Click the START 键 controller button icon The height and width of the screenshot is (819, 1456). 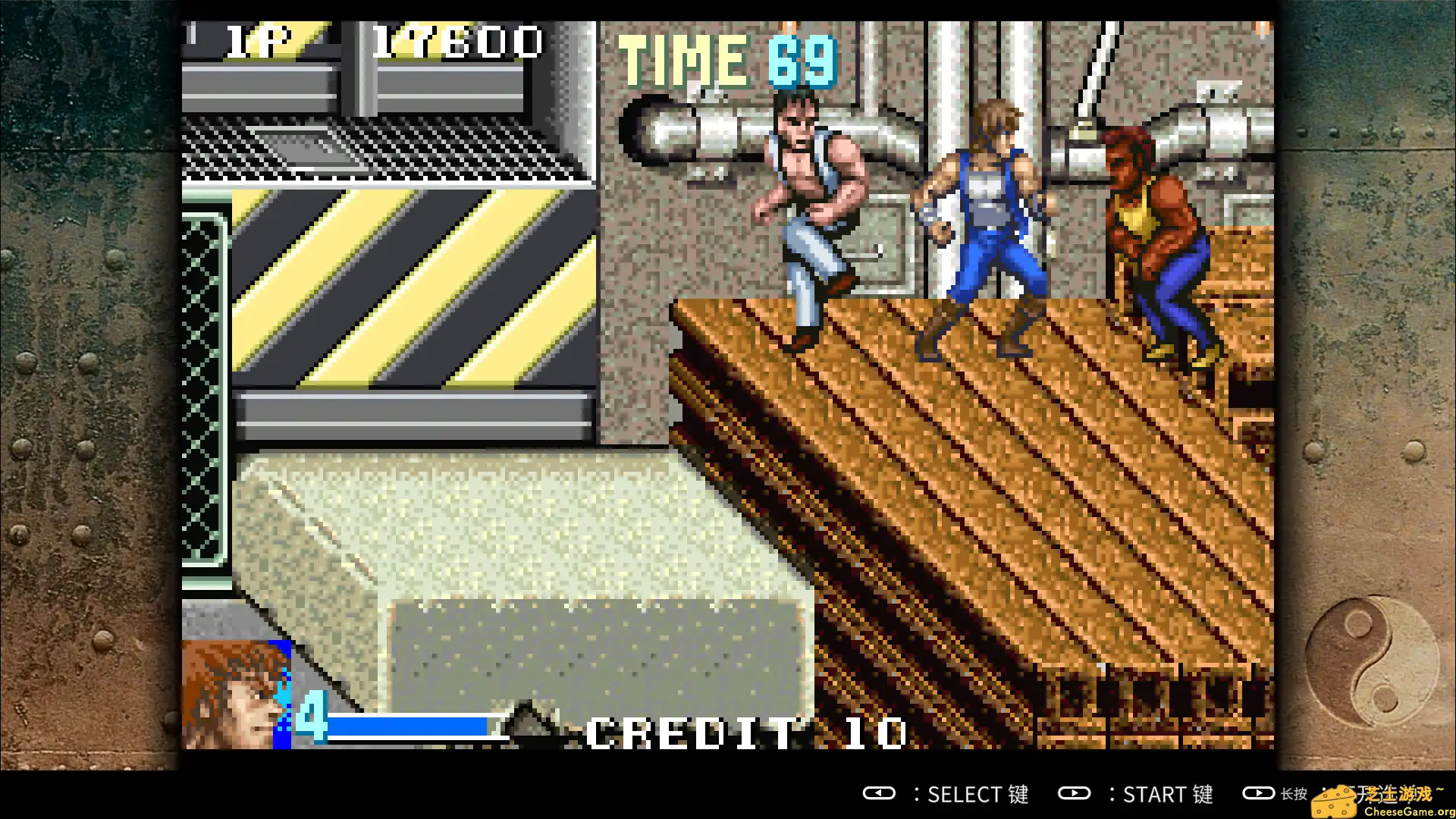coord(1075,793)
